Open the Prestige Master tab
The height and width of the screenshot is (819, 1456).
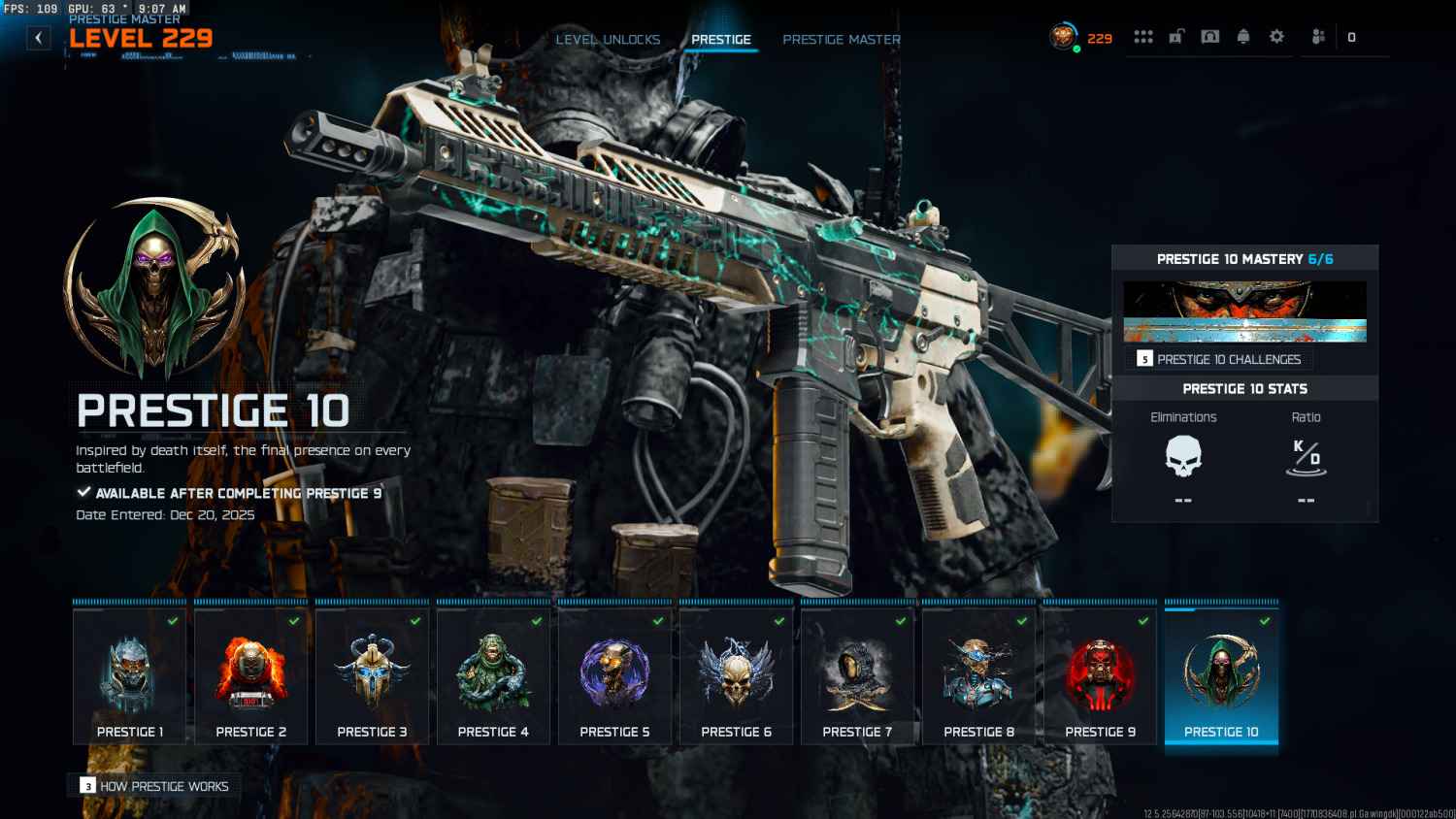(x=842, y=40)
